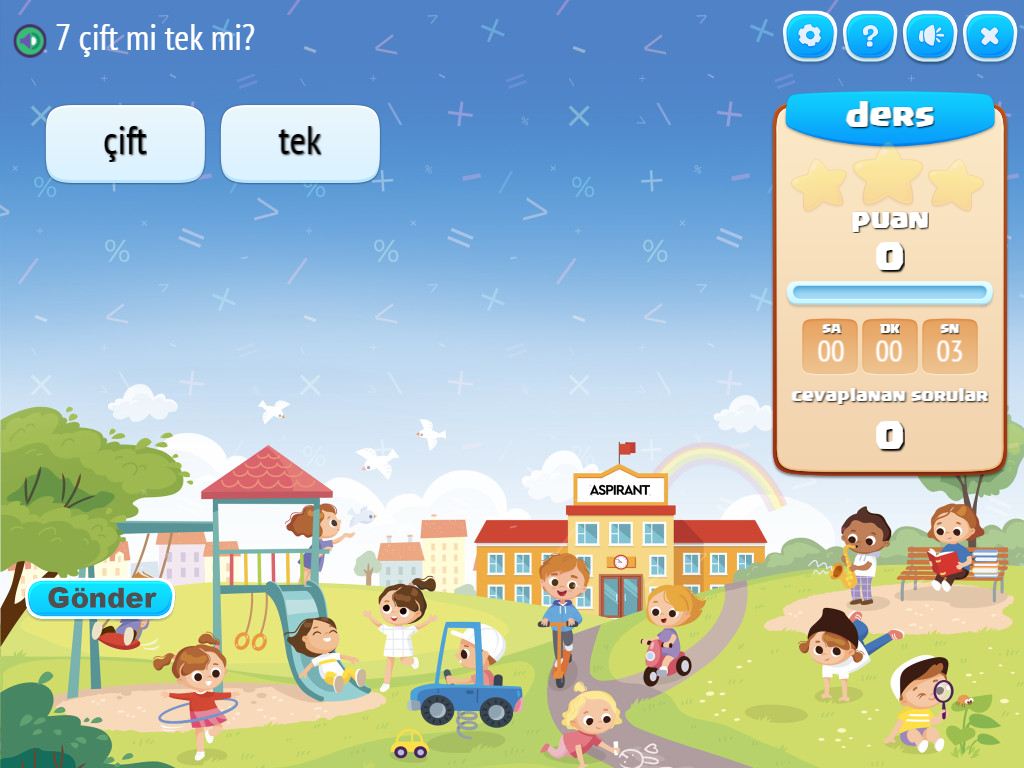
Task: Submit answer with the Gönder button
Action: [101, 599]
